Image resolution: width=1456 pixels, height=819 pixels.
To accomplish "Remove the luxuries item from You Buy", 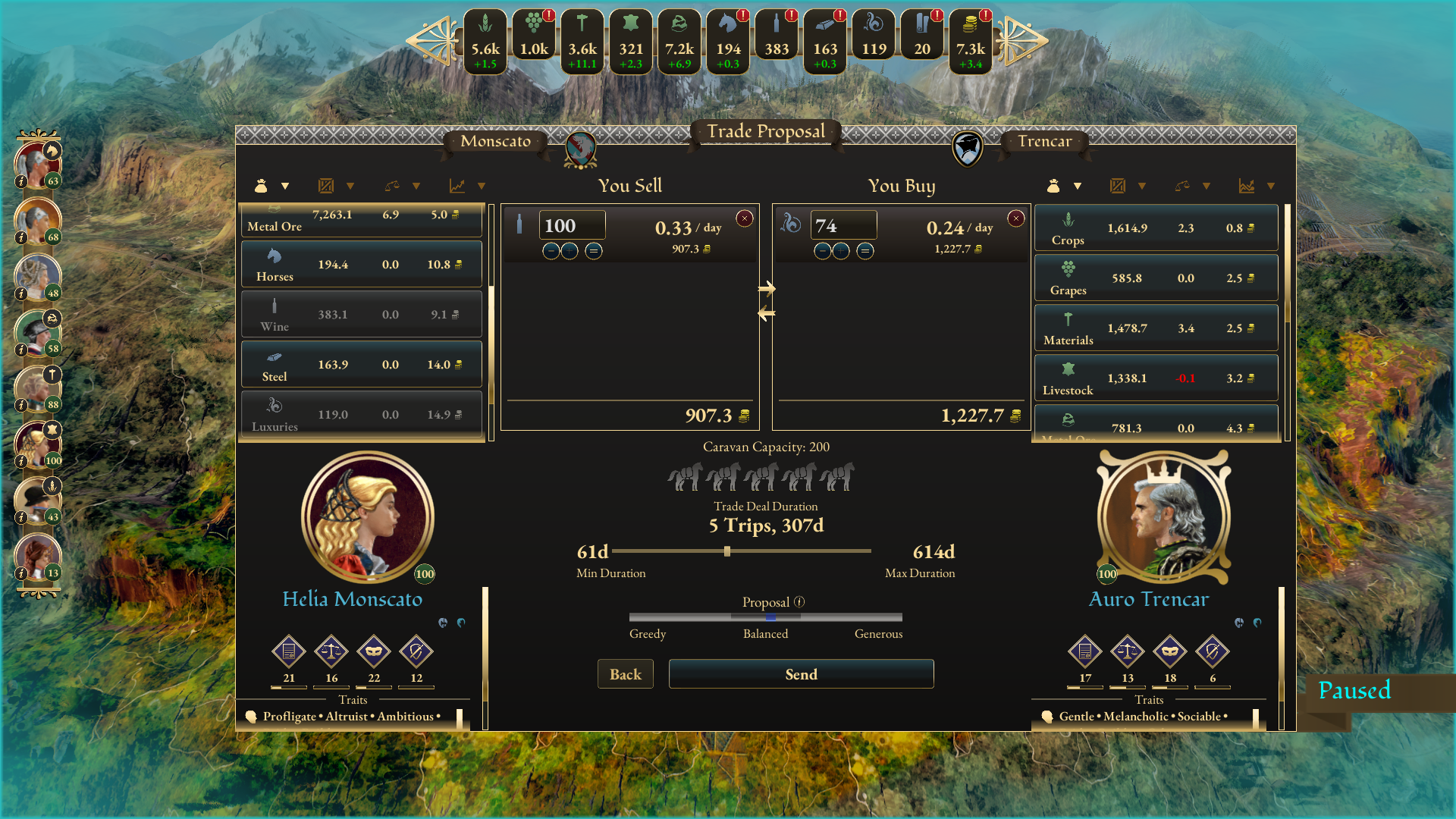I will (x=1015, y=218).
